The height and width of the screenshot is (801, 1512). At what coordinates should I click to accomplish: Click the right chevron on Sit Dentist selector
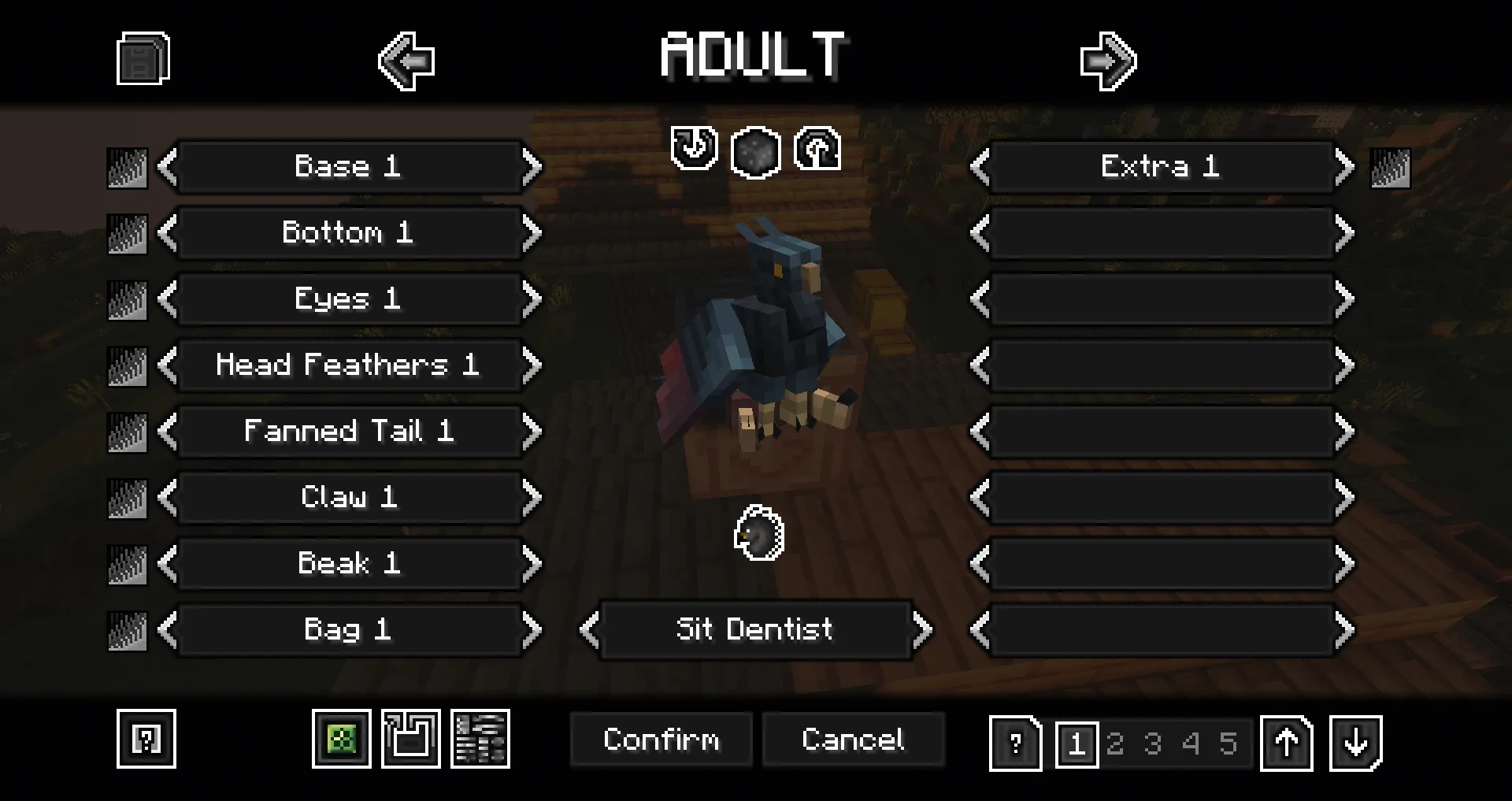click(923, 630)
